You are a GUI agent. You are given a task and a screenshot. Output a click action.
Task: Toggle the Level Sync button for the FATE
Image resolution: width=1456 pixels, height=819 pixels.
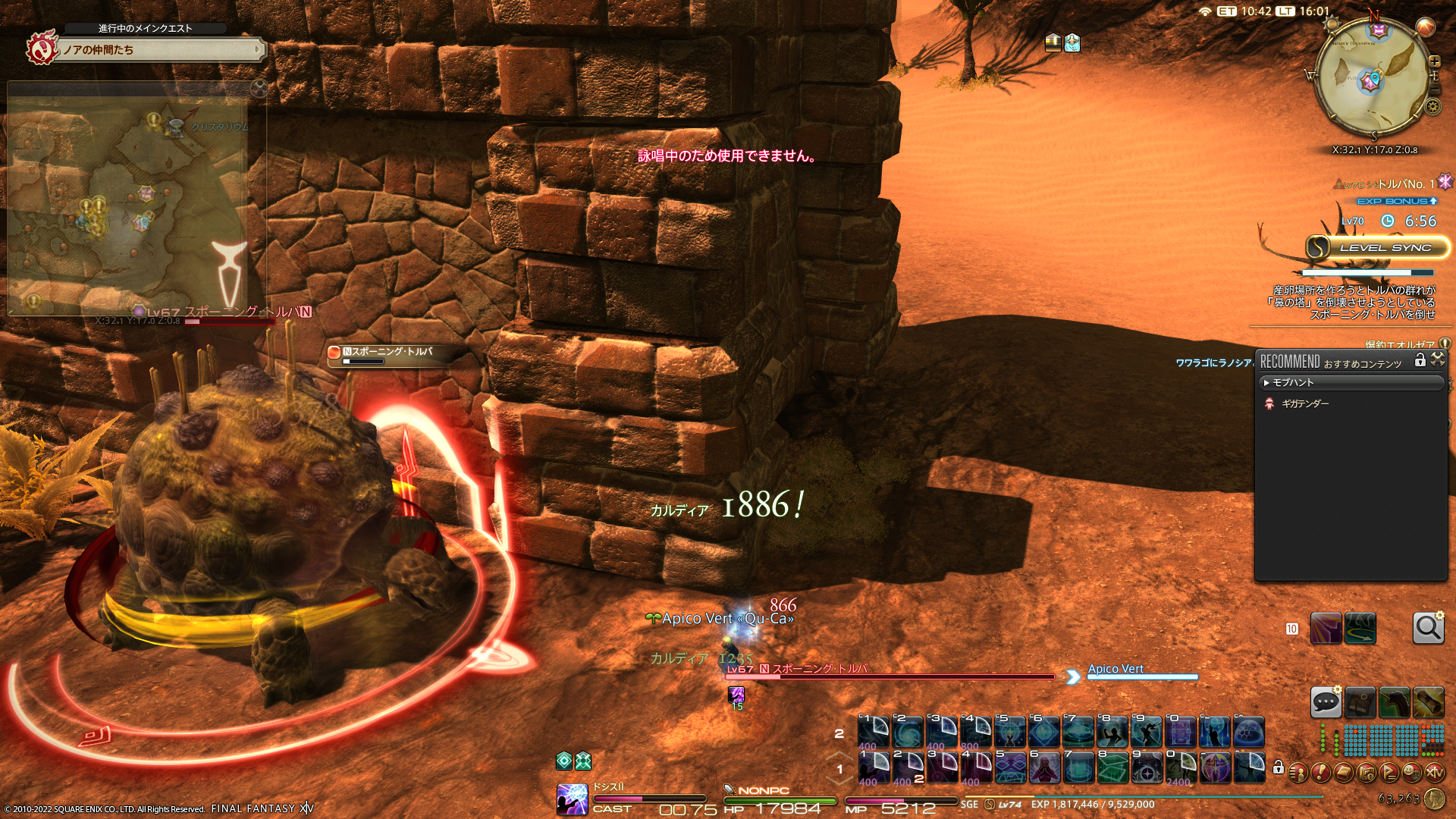(1376, 248)
